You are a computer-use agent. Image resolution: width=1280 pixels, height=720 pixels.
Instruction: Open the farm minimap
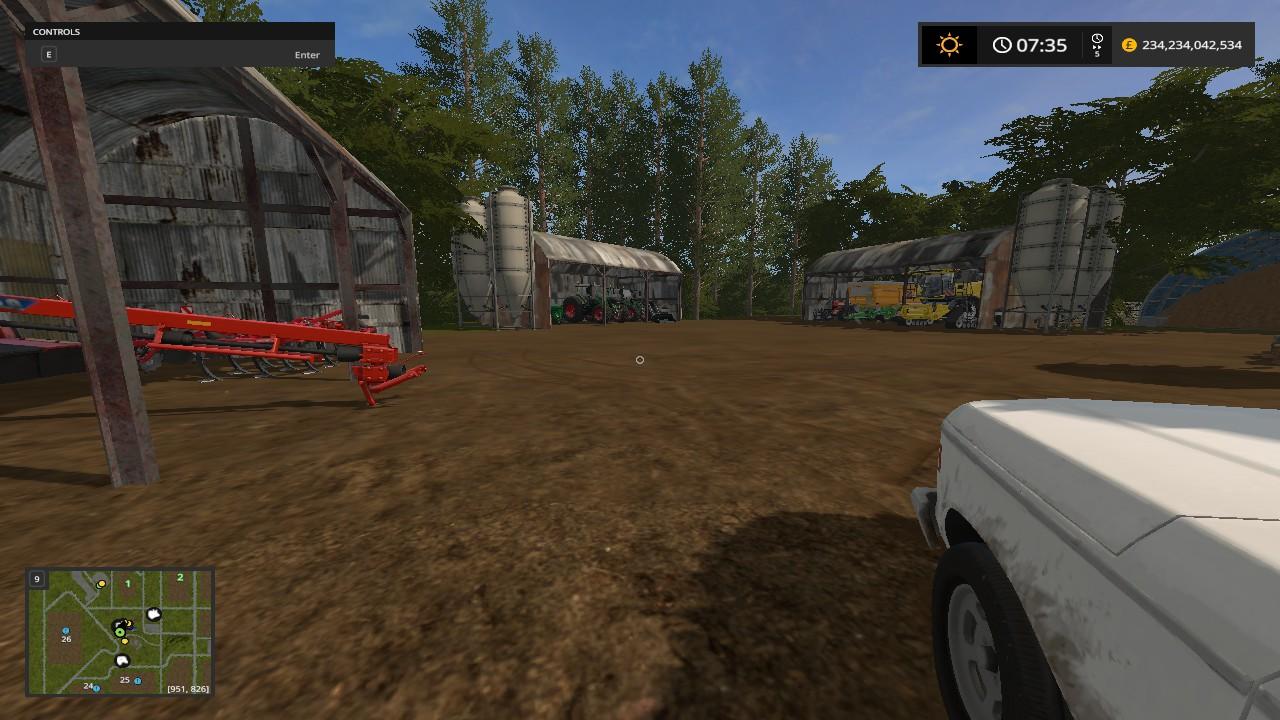pyautogui.click(x=120, y=632)
